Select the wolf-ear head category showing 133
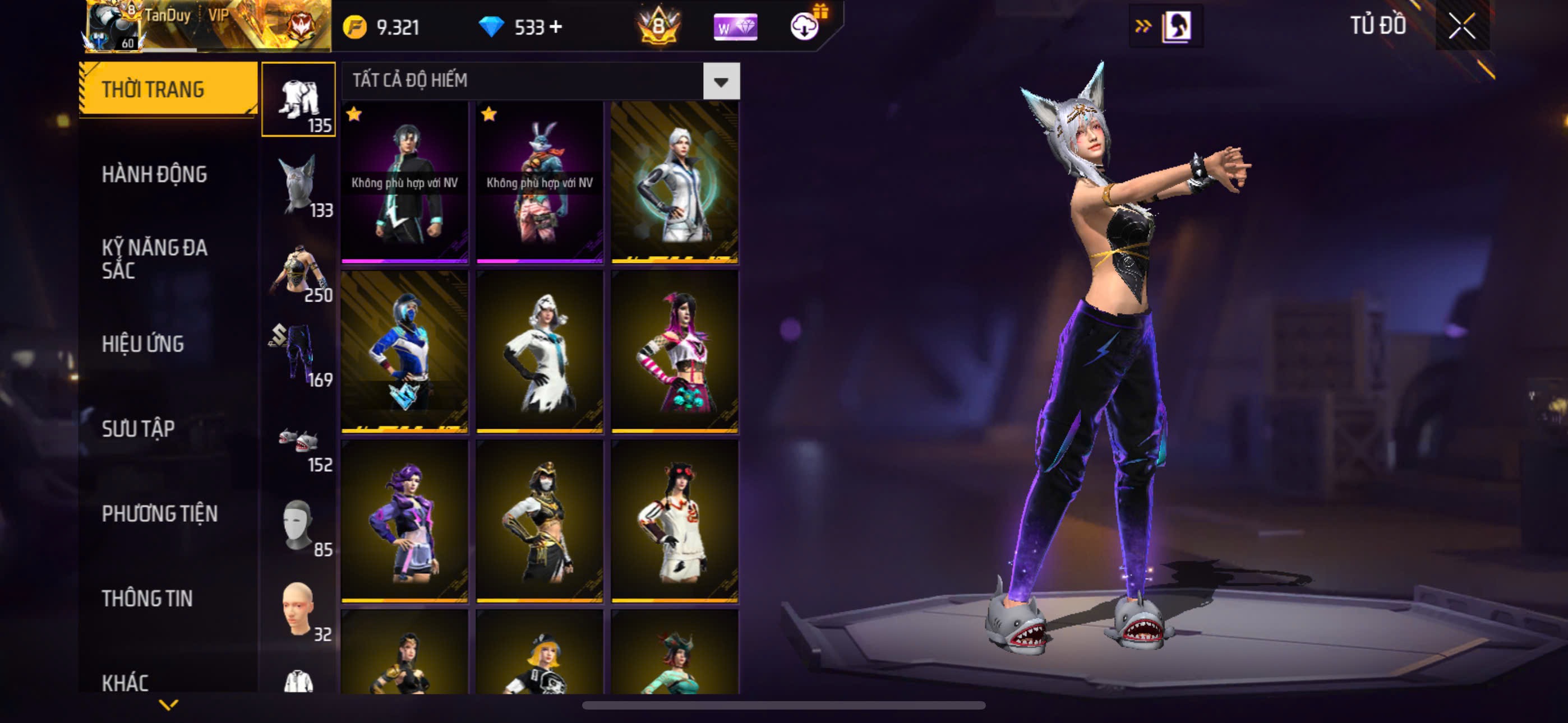This screenshot has height=723, width=1568. point(298,184)
